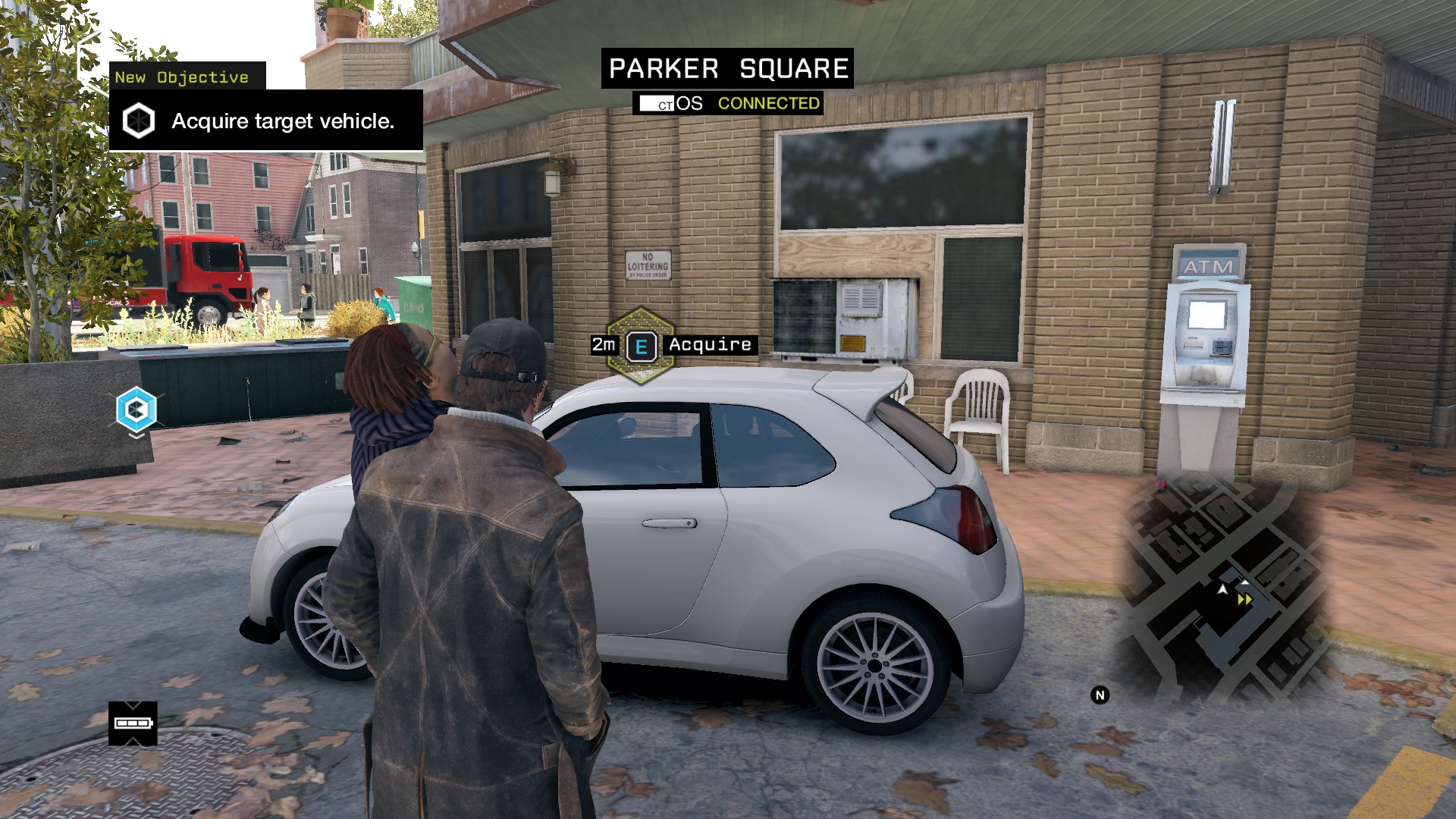Screen dimensions: 1456x819
Task: Click the blue hexagon waypoint marker
Action: [136, 409]
